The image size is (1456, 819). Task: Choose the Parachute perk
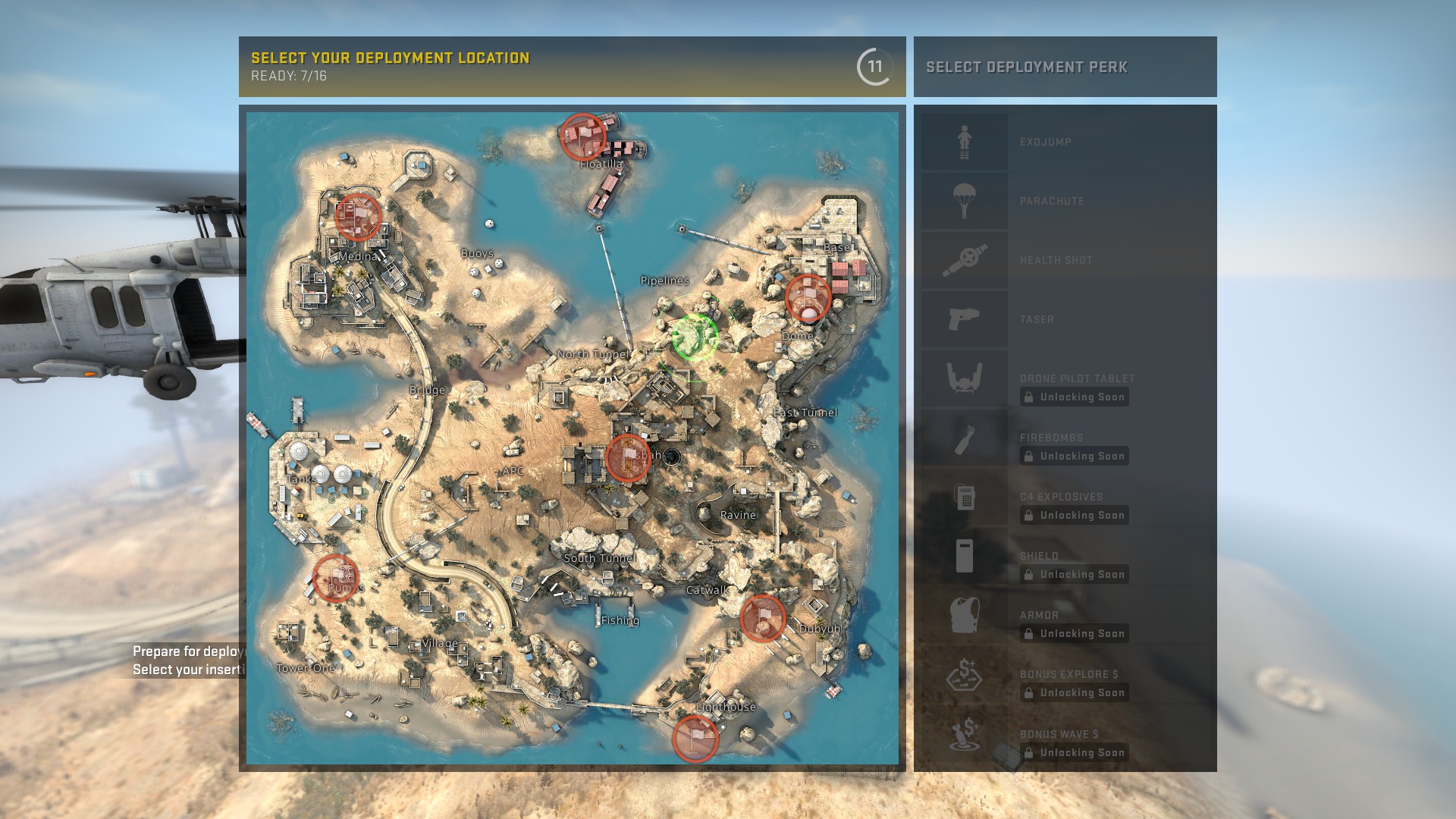point(1065,201)
